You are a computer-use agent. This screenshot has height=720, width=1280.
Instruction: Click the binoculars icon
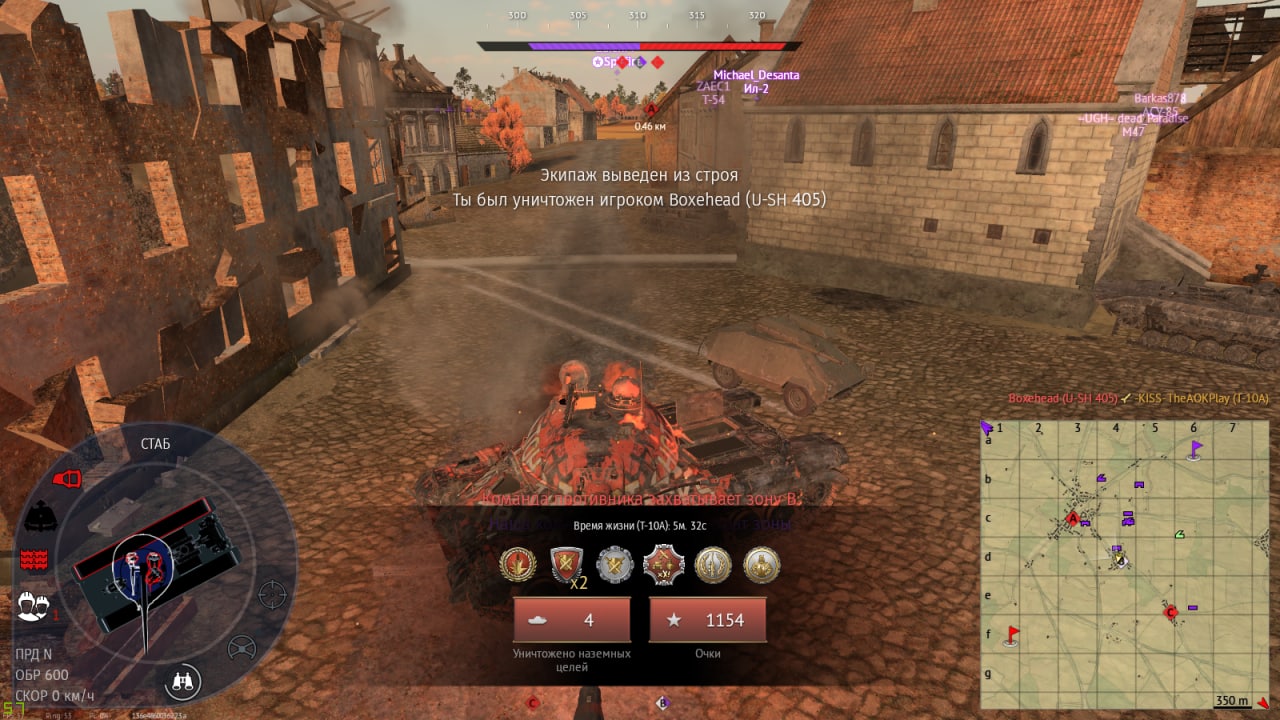point(185,682)
